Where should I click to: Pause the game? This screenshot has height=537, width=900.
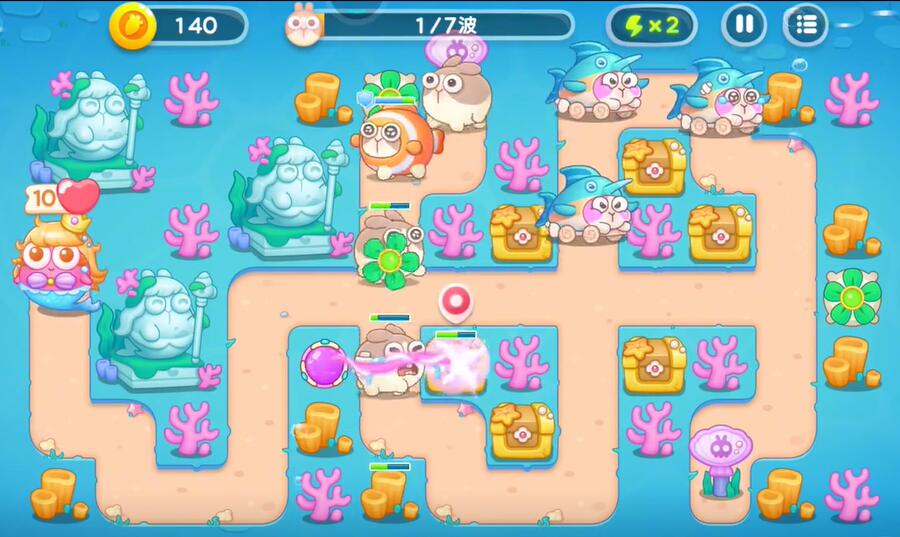pos(744,24)
